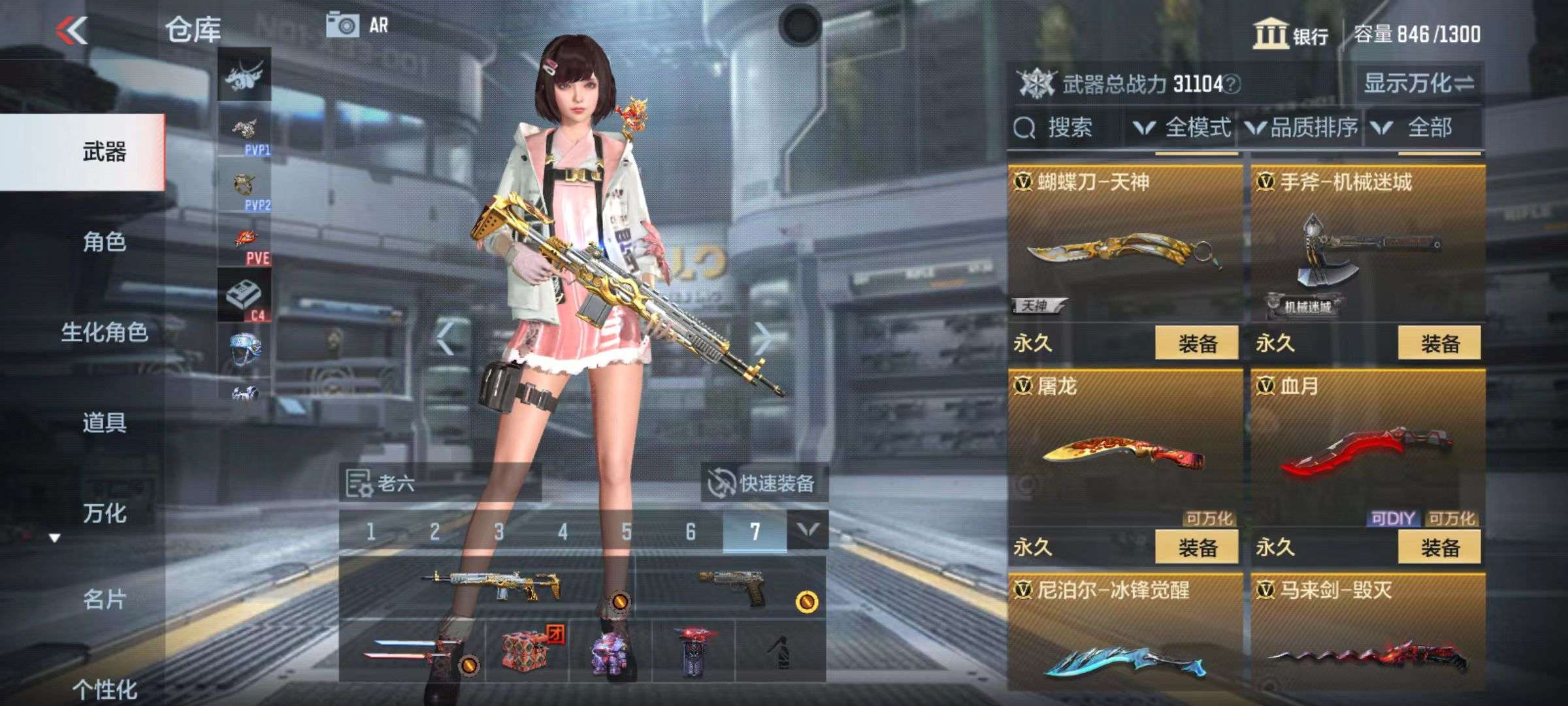Equip the 屠龙 blade

click(1197, 547)
